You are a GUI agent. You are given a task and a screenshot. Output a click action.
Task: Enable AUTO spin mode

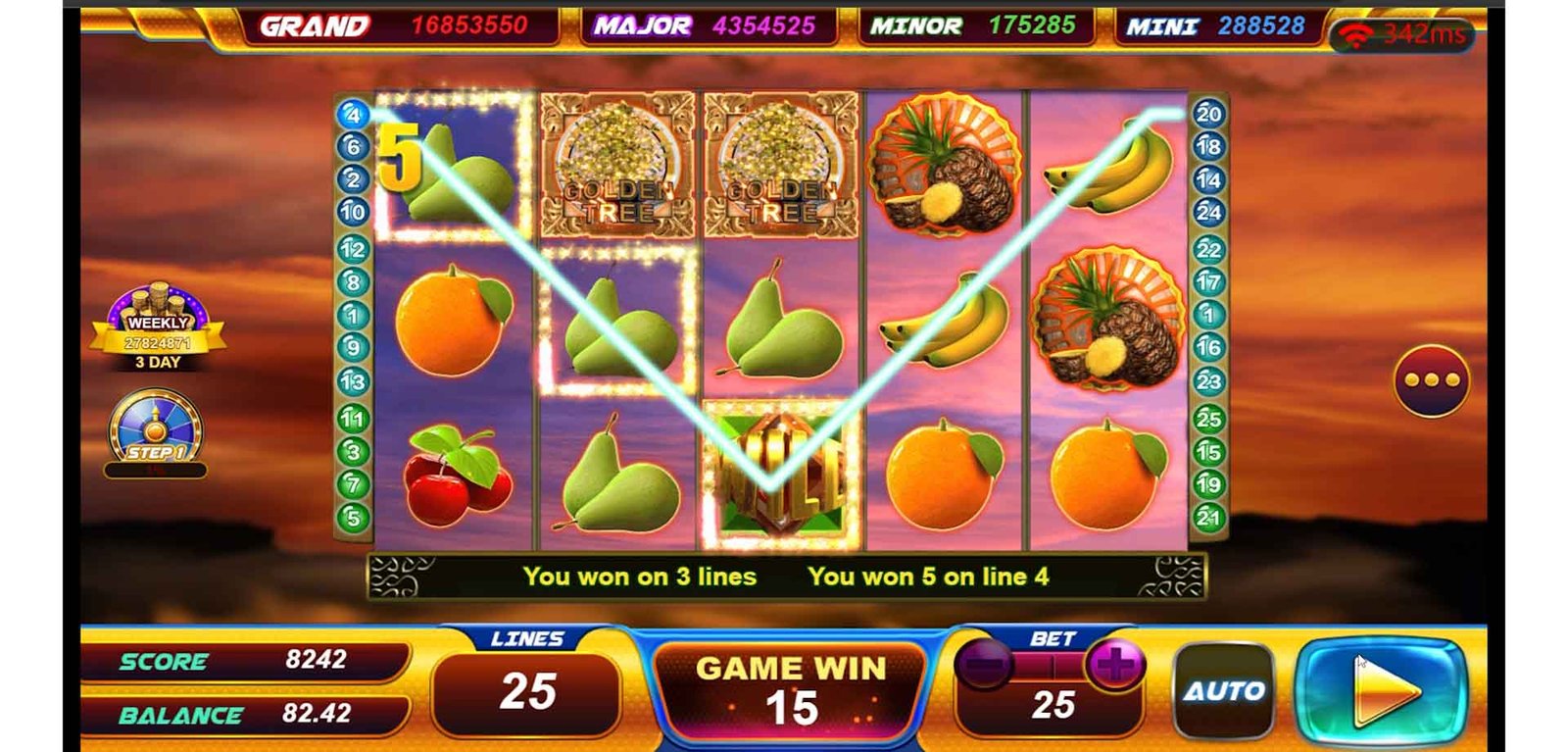(1224, 690)
